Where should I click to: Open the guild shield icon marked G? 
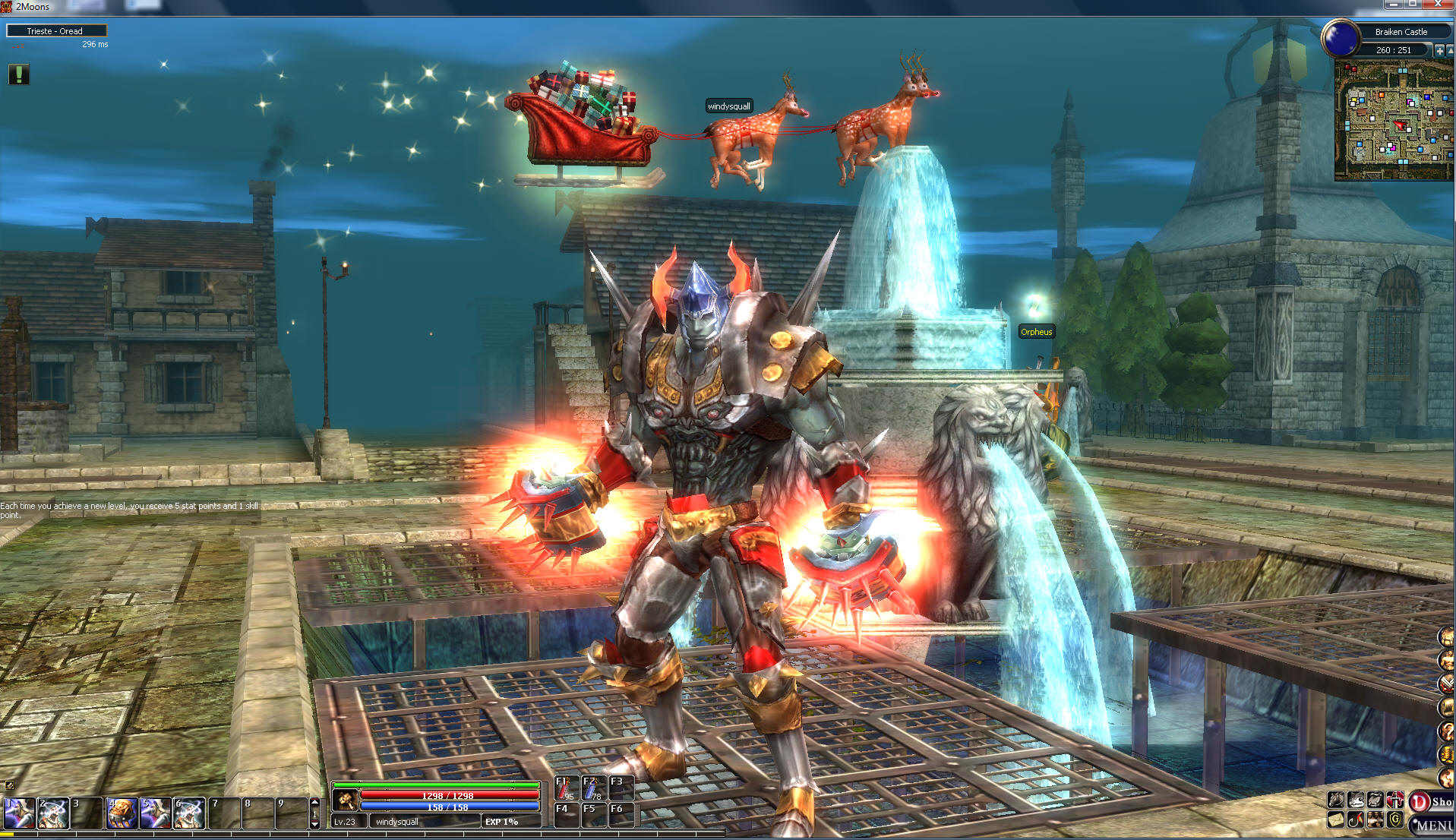(x=1394, y=819)
